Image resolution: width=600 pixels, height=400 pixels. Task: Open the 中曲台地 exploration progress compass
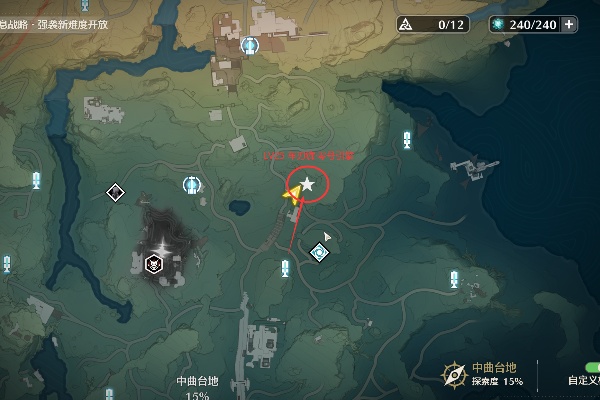tap(456, 374)
